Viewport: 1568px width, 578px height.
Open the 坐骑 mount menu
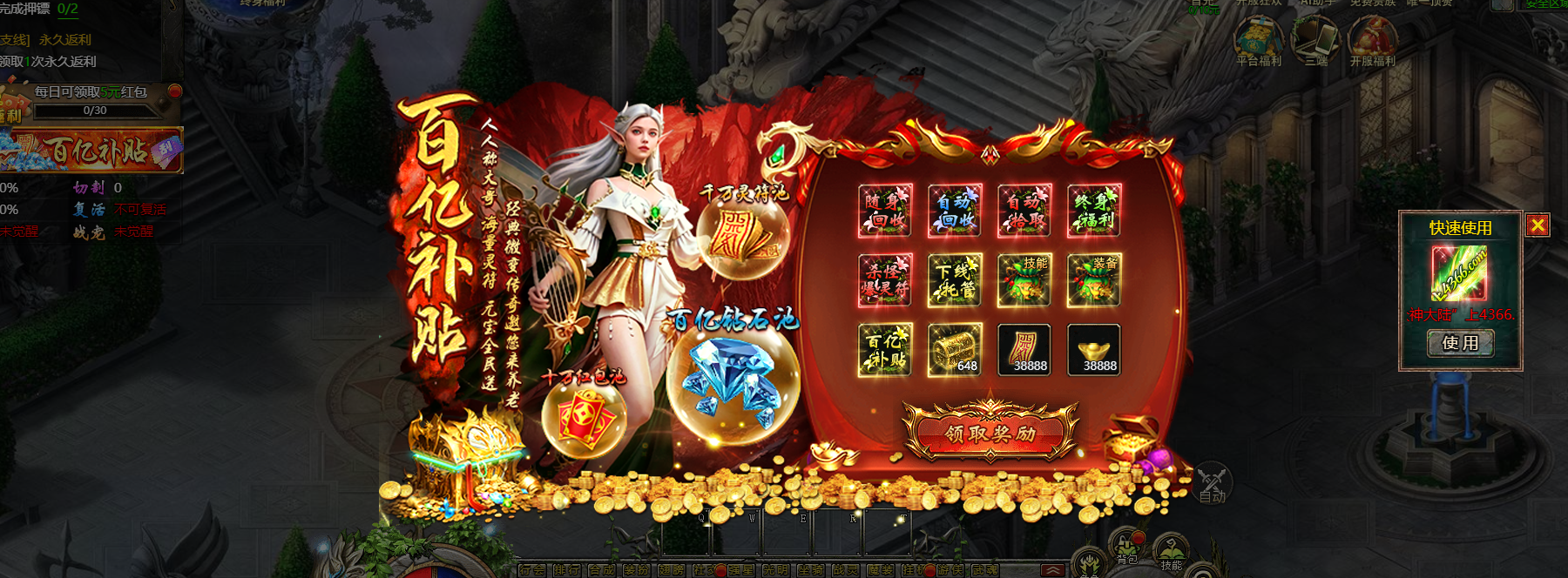click(810, 570)
